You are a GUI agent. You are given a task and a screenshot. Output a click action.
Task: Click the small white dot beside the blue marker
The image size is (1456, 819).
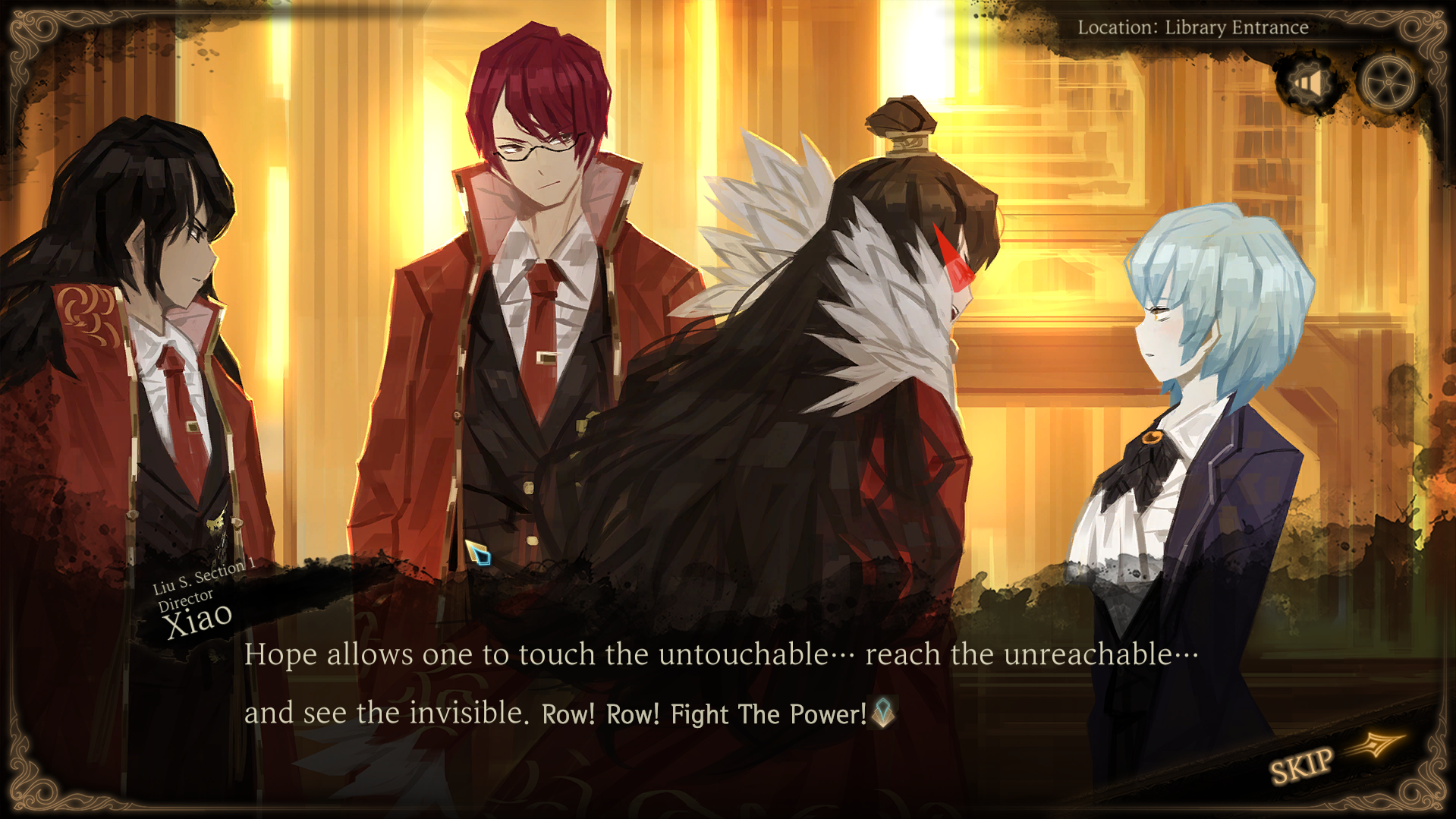(x=532, y=540)
